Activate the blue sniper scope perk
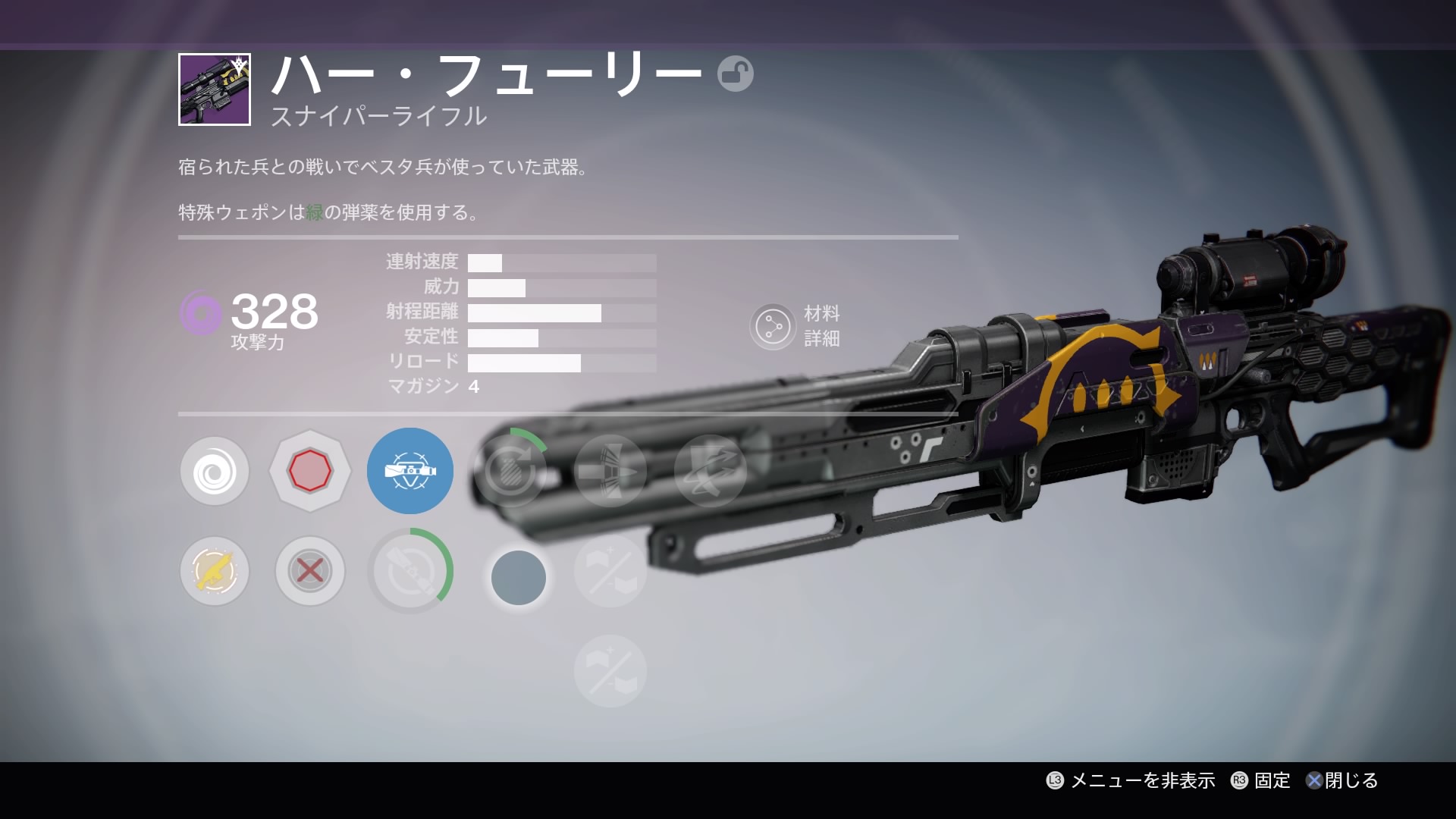This screenshot has height=819, width=1456. point(410,471)
